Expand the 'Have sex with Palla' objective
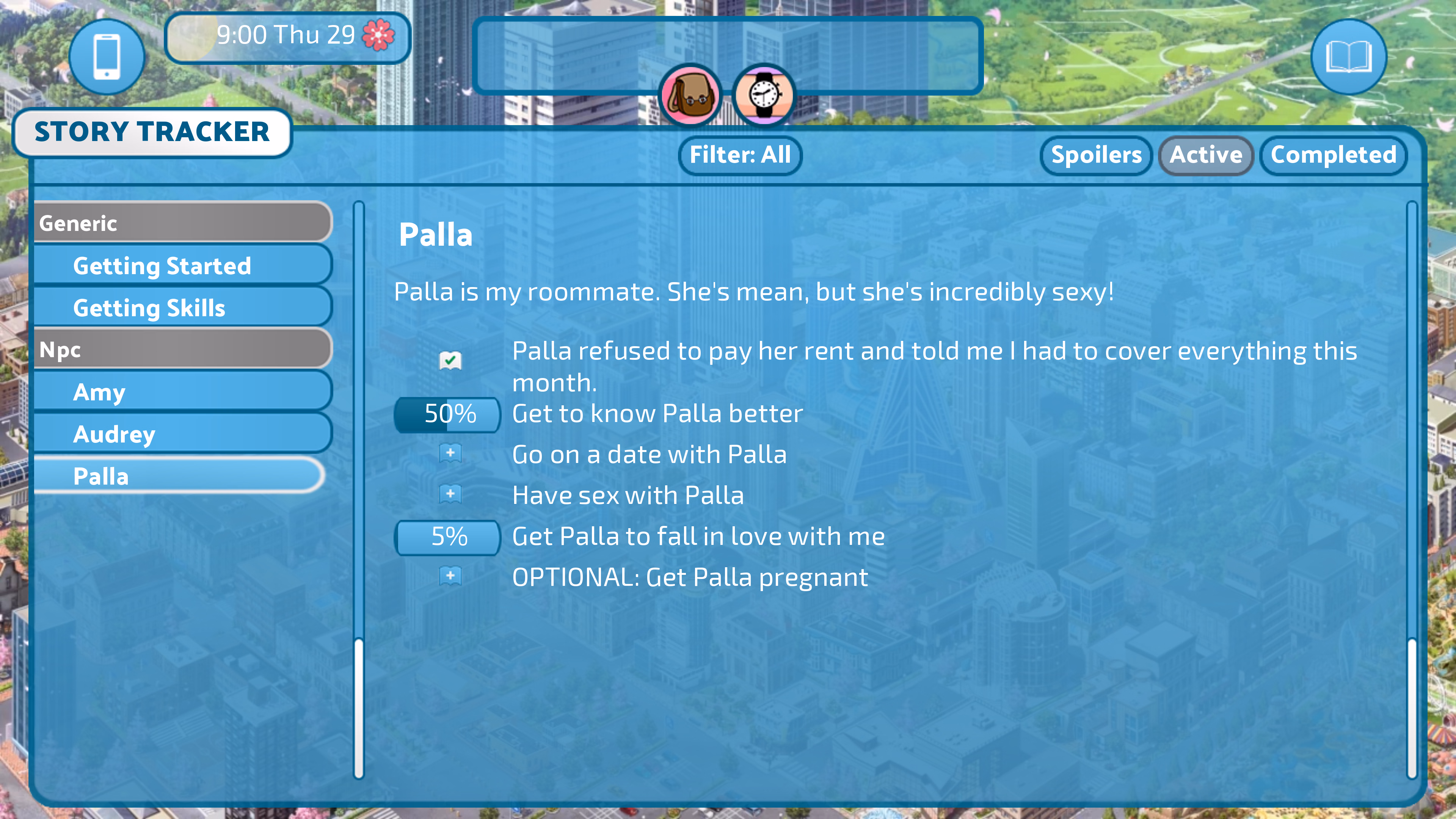1456x819 pixels. tap(450, 494)
